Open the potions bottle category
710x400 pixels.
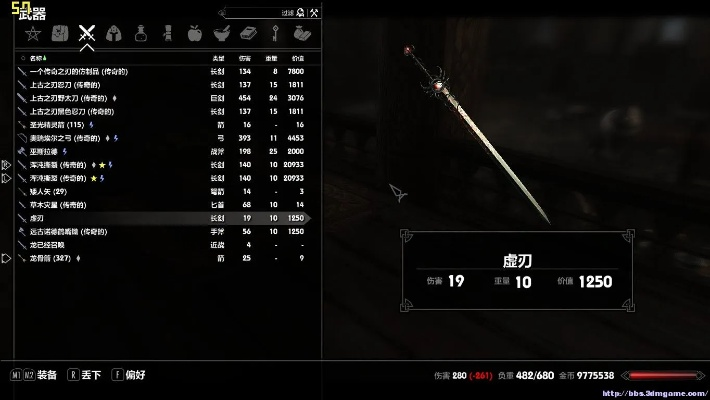[141, 35]
